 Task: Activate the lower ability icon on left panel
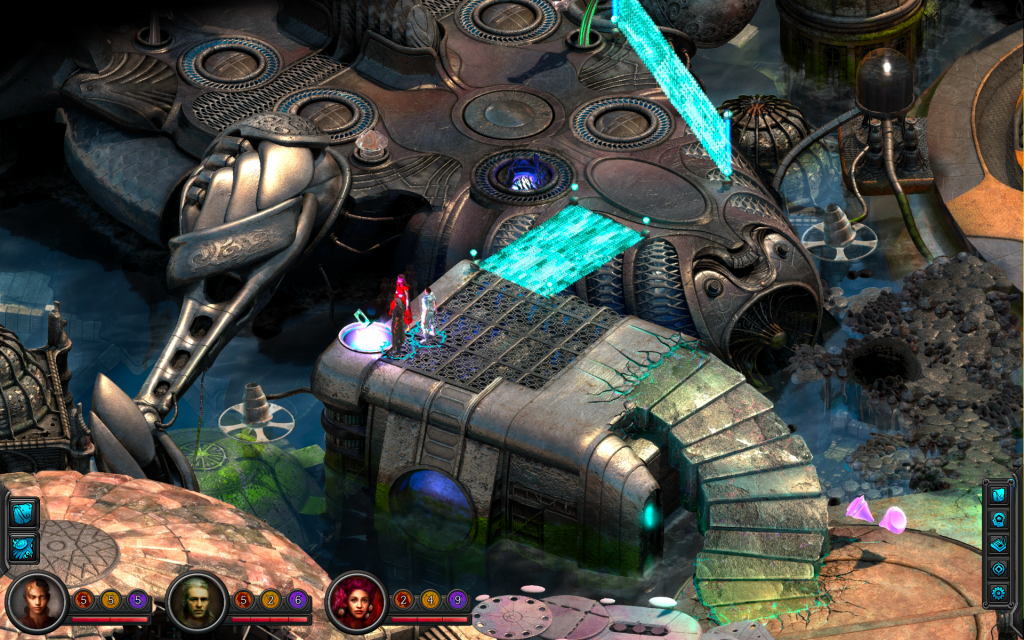point(23,547)
